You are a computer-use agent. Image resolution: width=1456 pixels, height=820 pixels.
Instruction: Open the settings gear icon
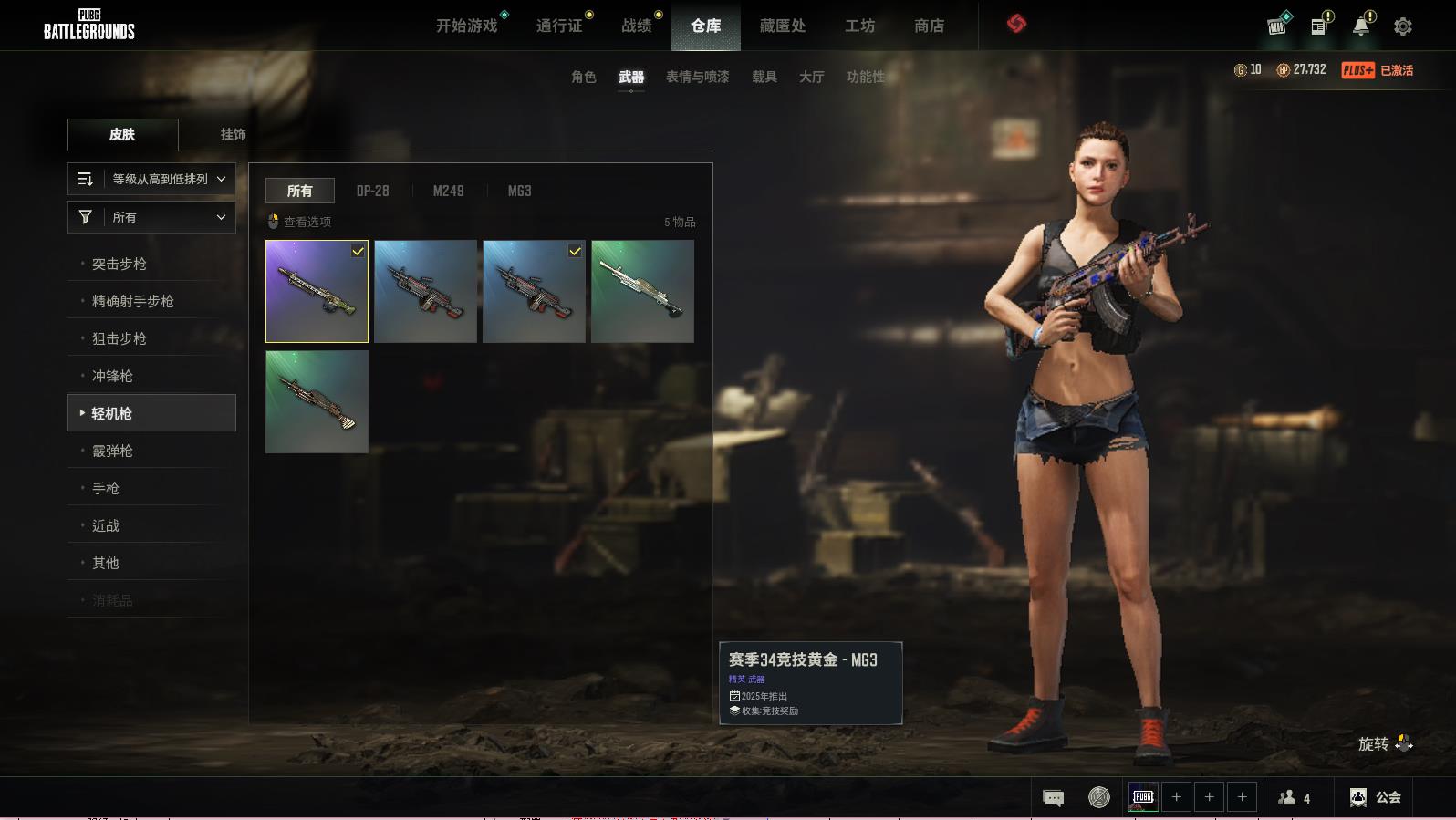point(1403,26)
